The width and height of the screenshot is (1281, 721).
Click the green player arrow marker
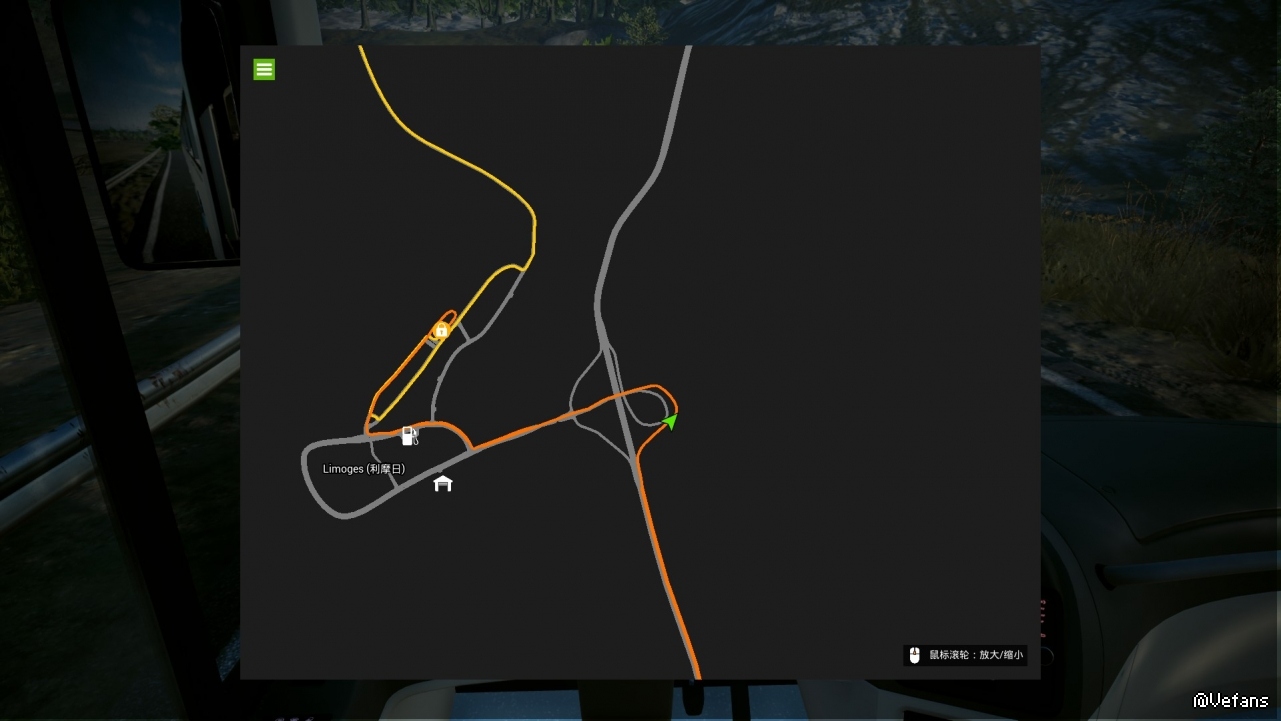pos(670,421)
